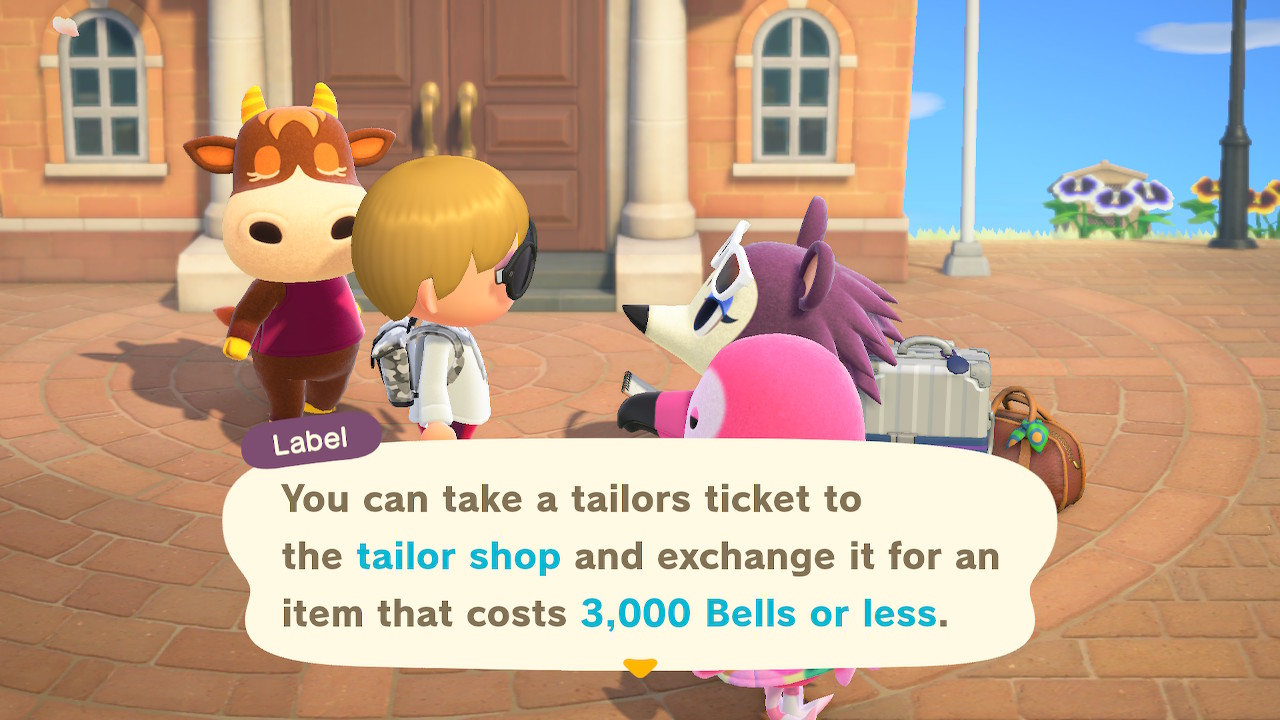Click the cream dialogue box
Image resolution: width=1280 pixels, height=720 pixels.
click(x=640, y=555)
